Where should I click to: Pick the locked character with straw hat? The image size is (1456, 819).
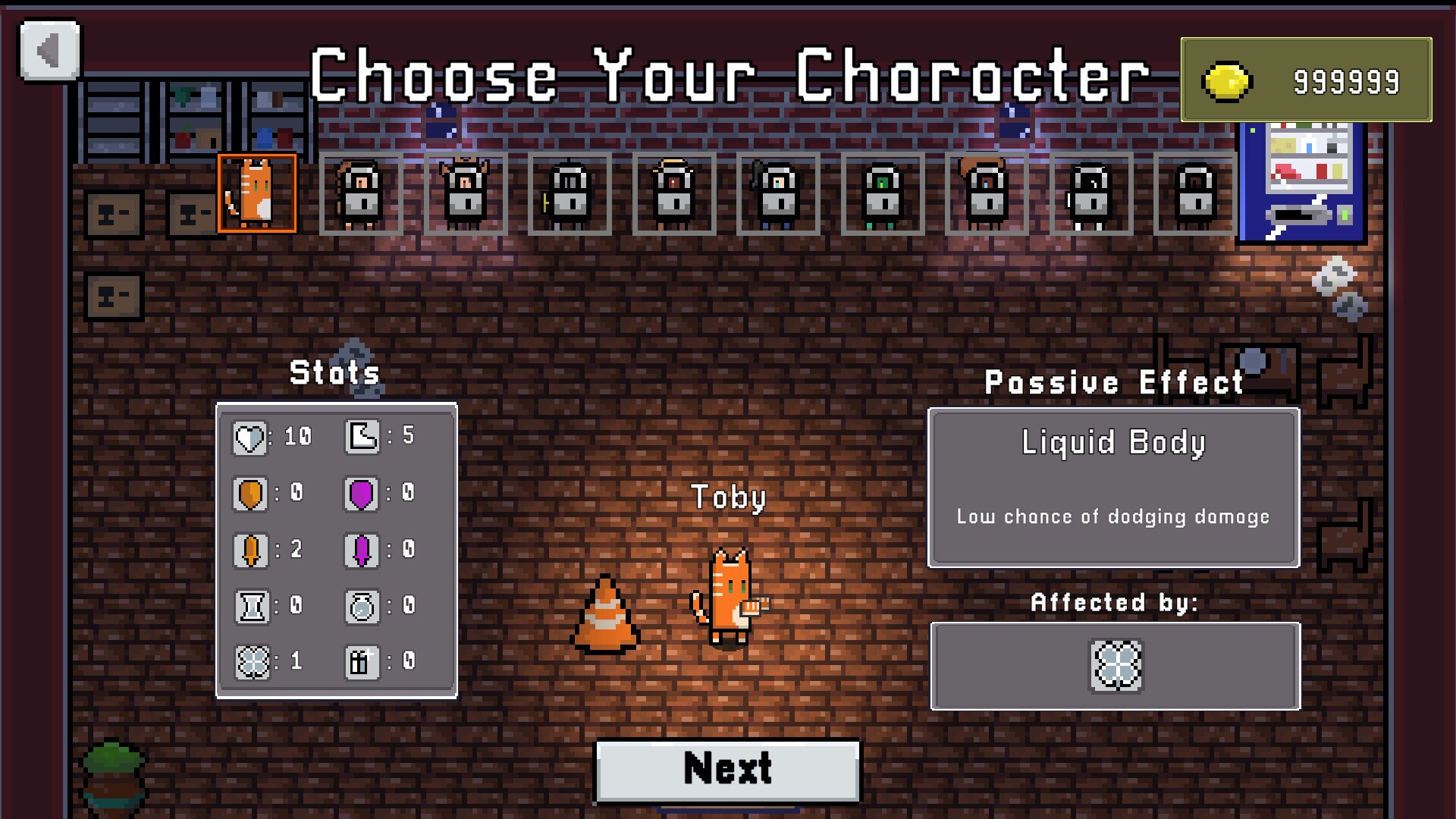point(674,194)
